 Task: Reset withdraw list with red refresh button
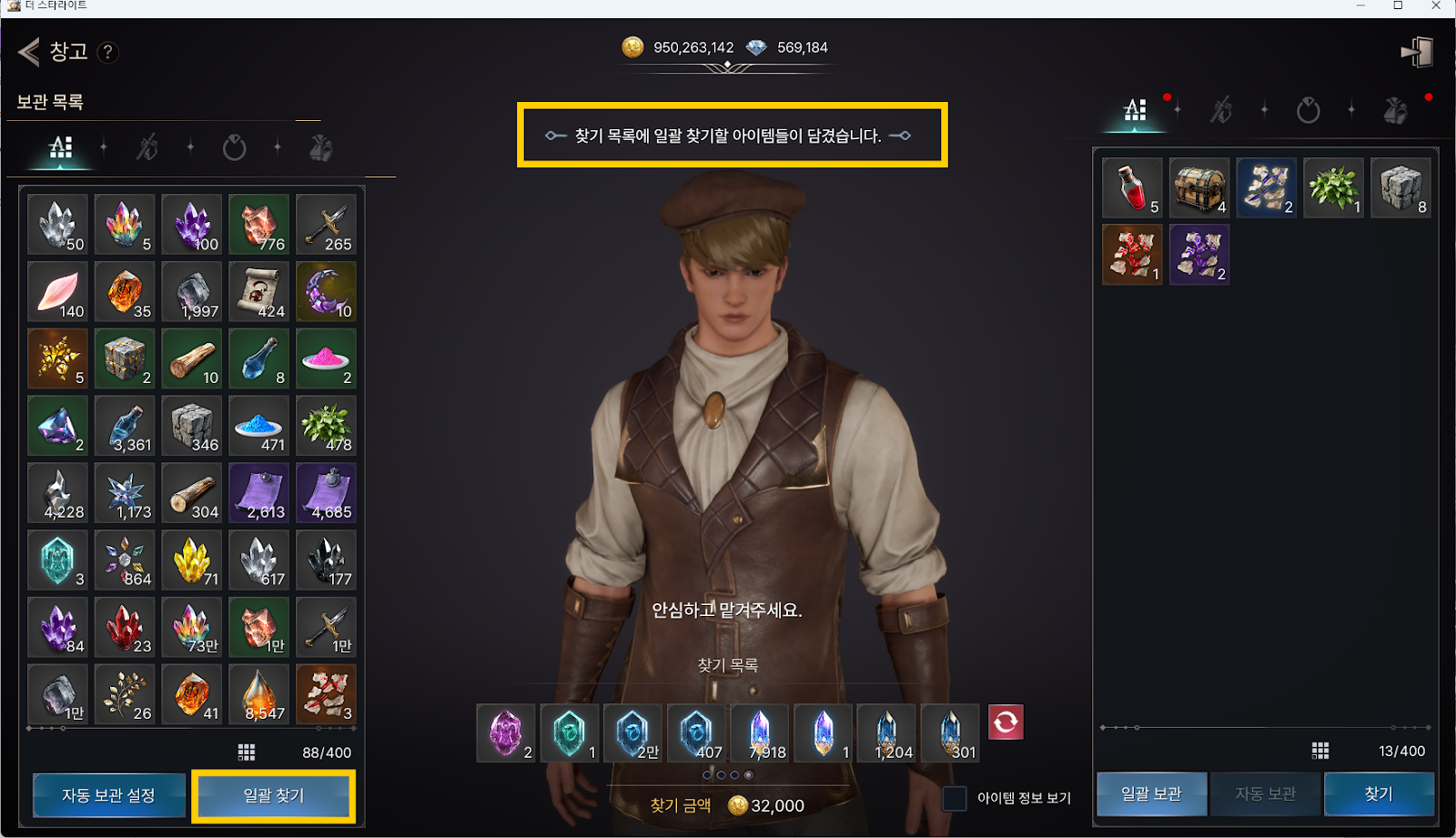click(x=1006, y=722)
